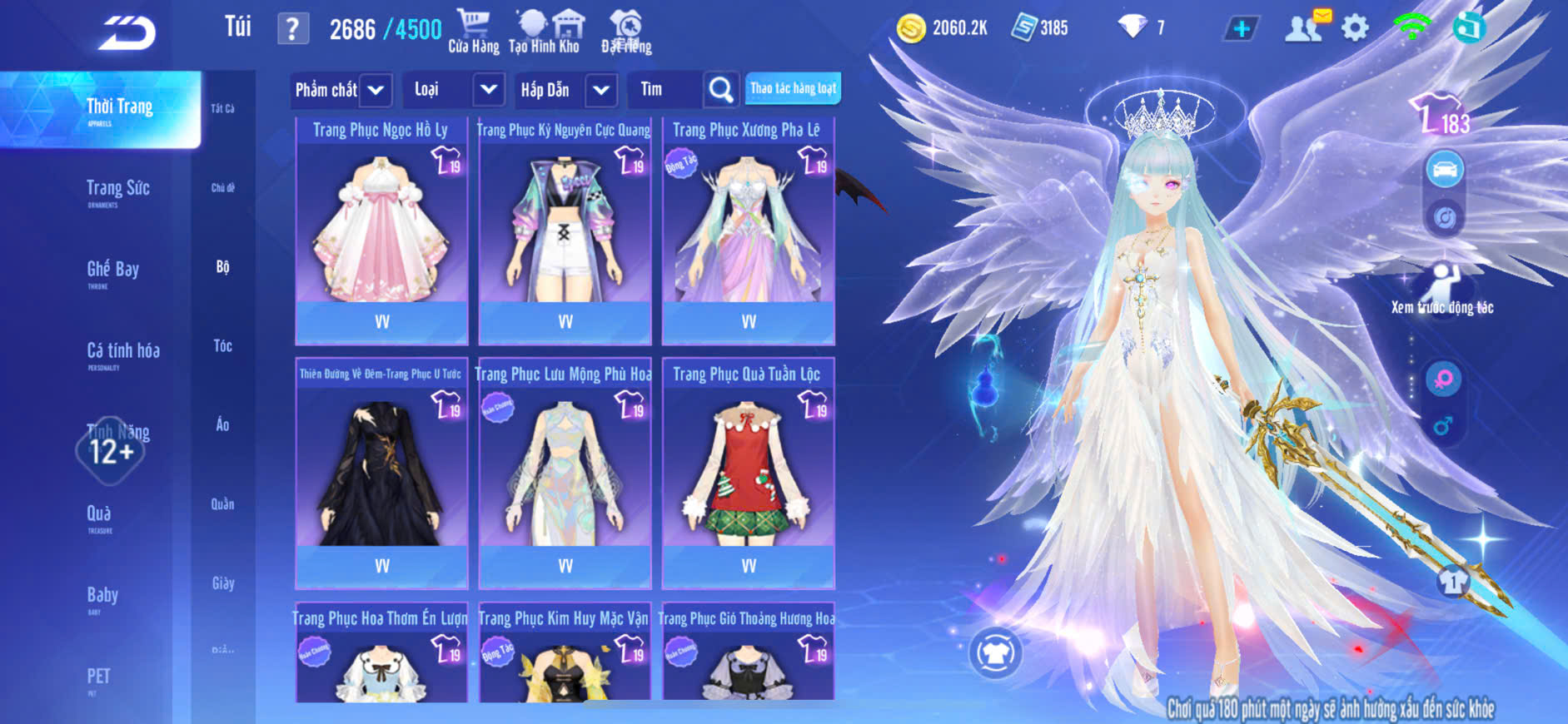Open the Cá tính hóa category
The image size is (1568, 724).
tap(122, 353)
